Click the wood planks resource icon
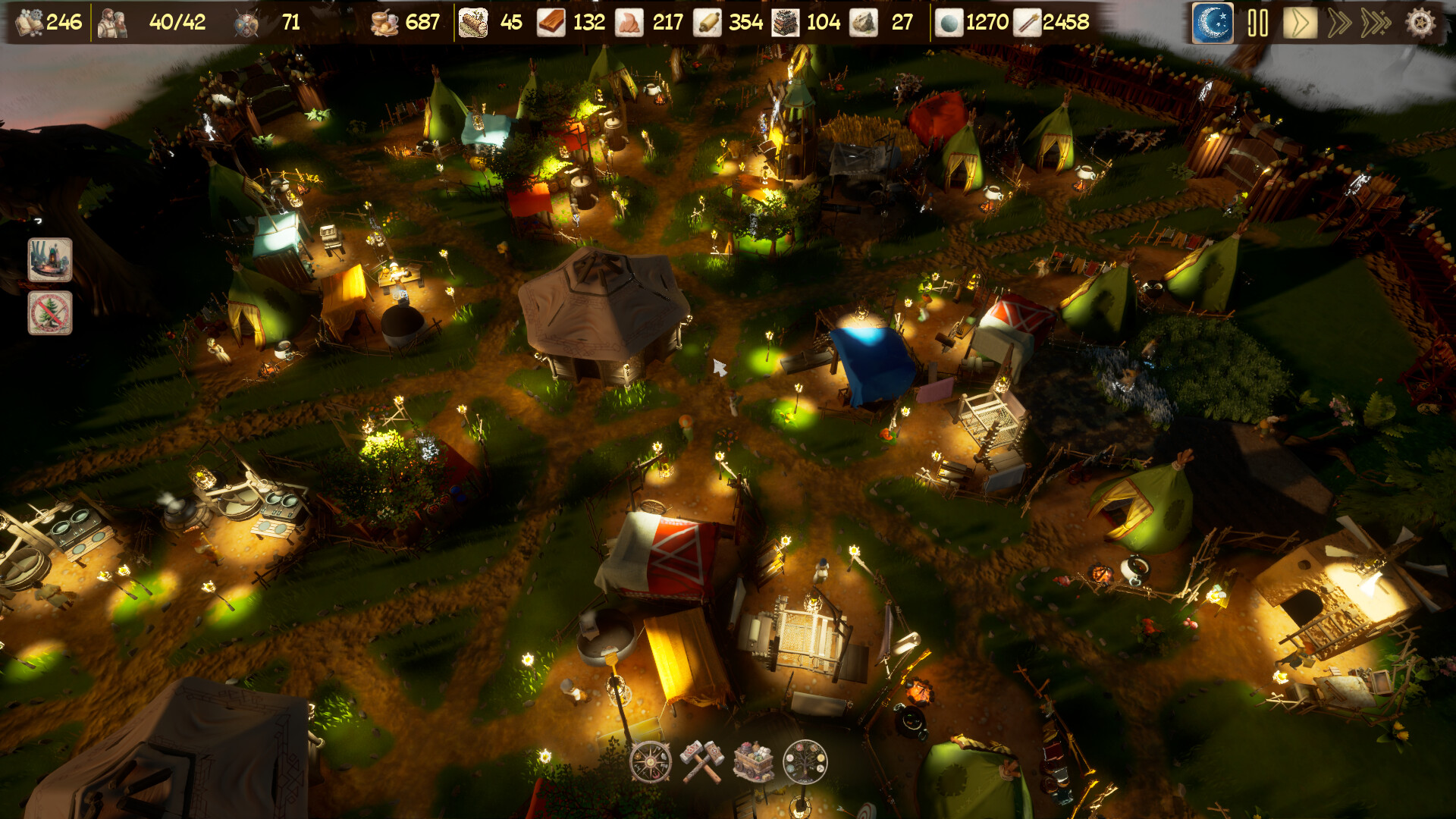Screen dimensions: 1456x819 pos(551,23)
